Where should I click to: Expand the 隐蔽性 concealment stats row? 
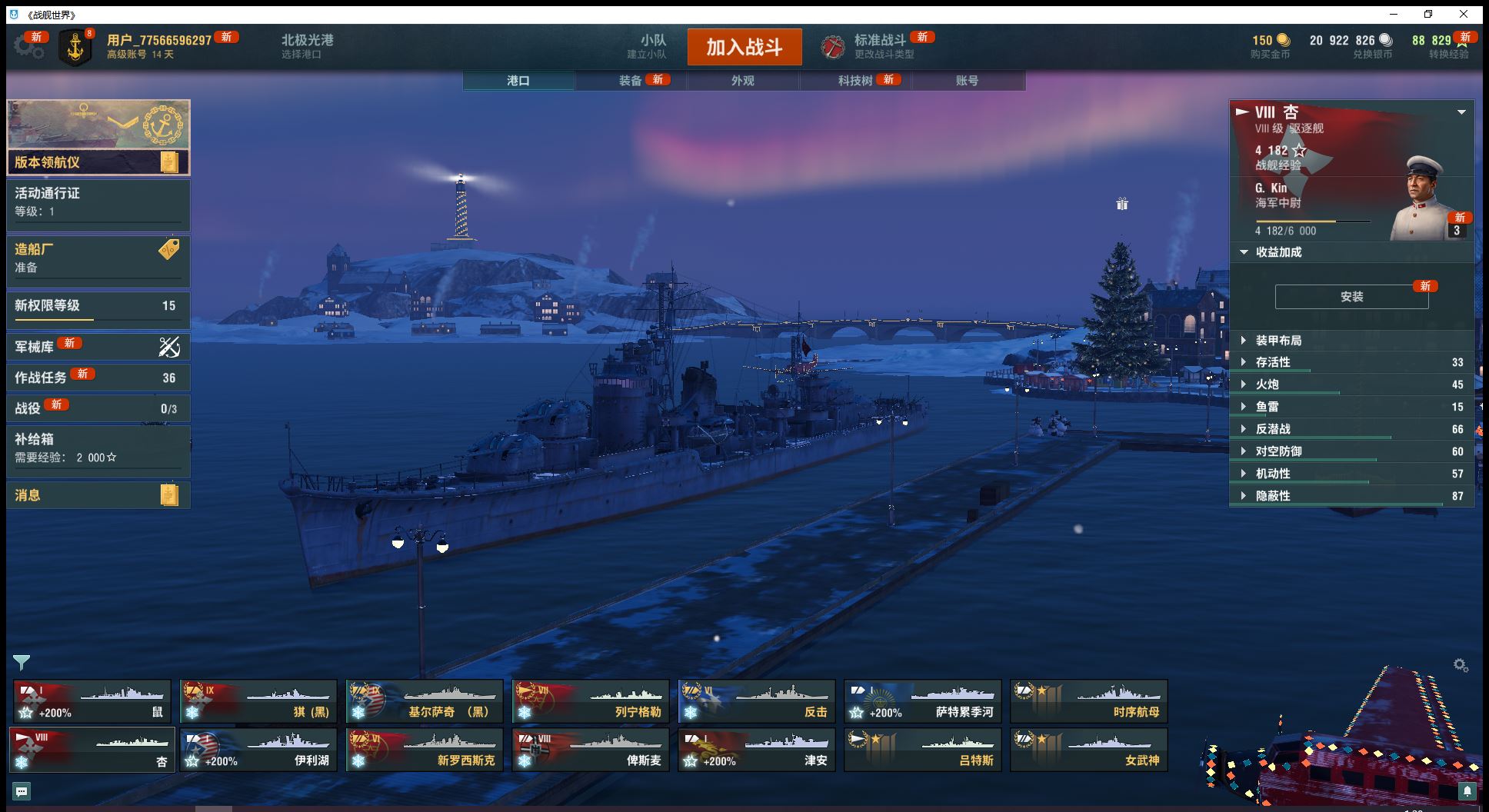click(x=1351, y=496)
